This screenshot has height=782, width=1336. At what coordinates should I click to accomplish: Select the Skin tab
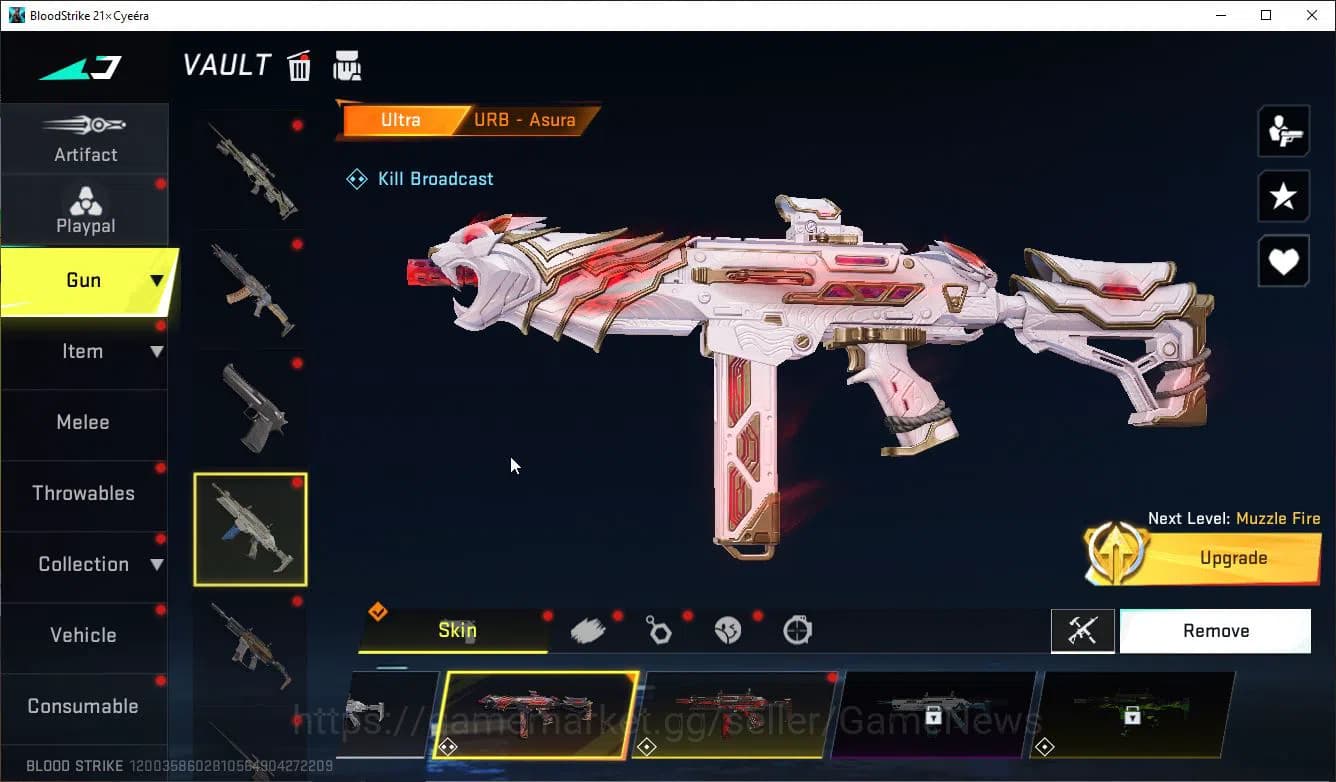[x=457, y=630]
